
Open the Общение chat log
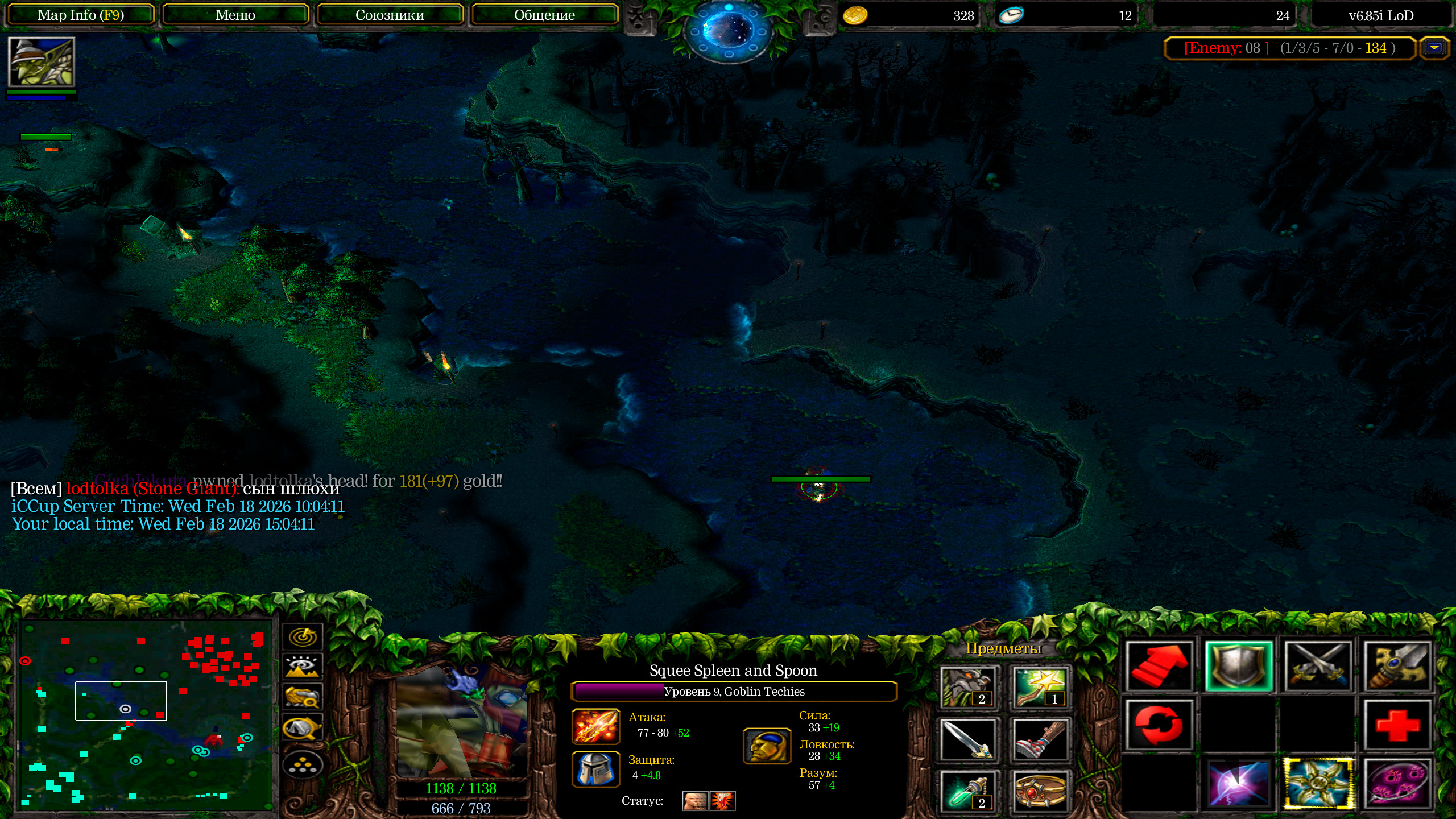(544, 15)
